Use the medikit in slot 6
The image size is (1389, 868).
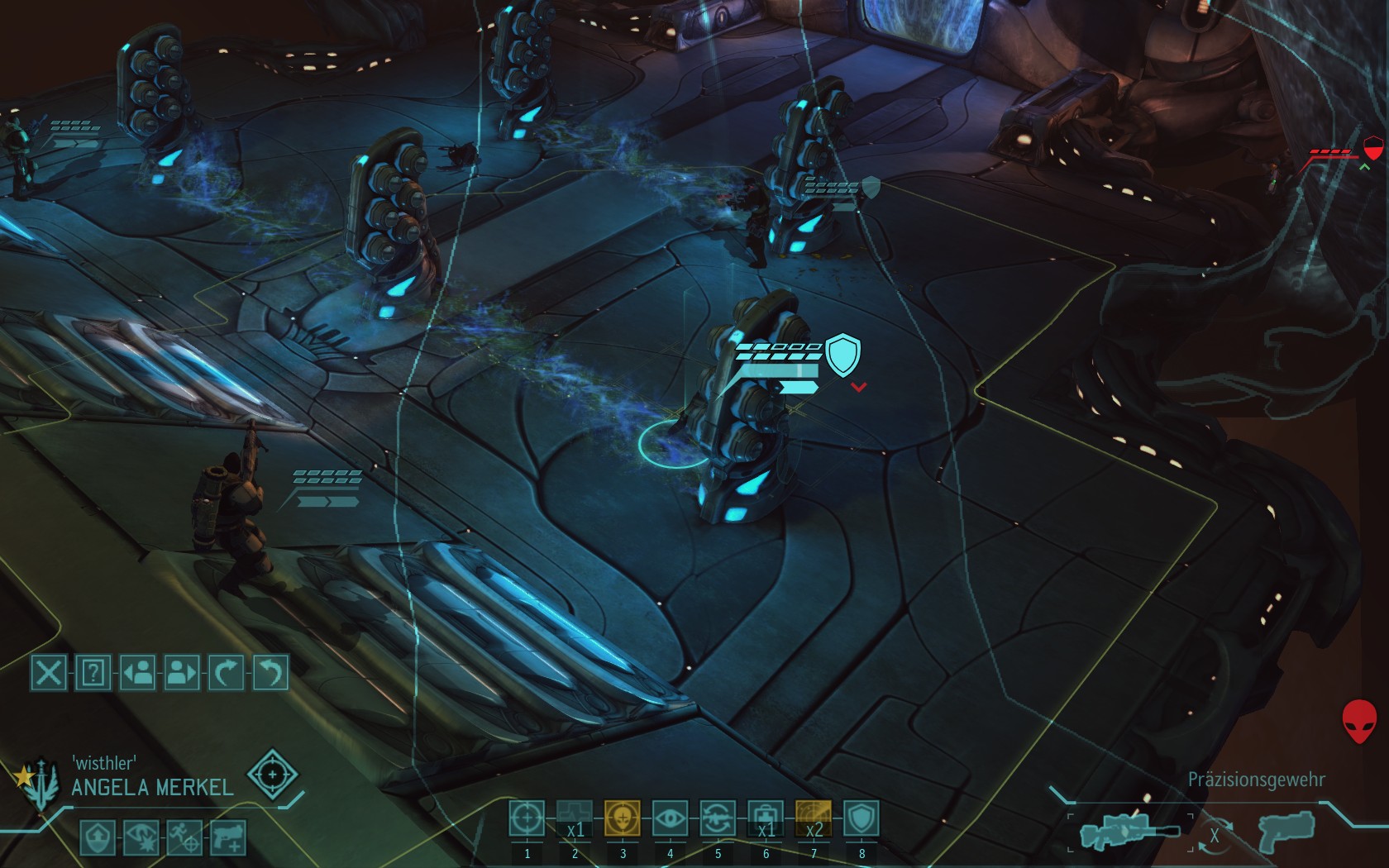(766, 819)
